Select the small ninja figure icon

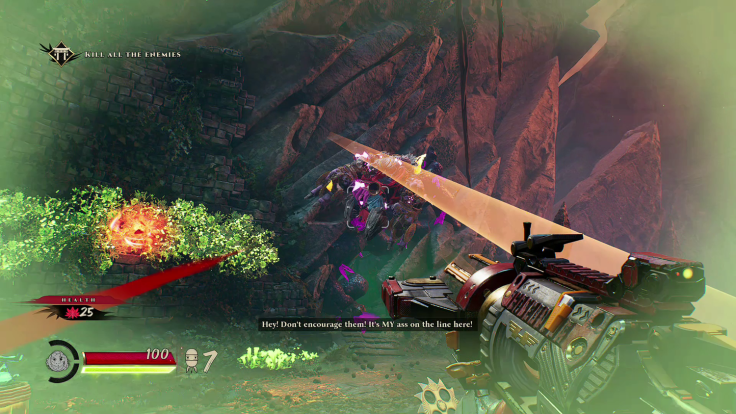(192, 361)
